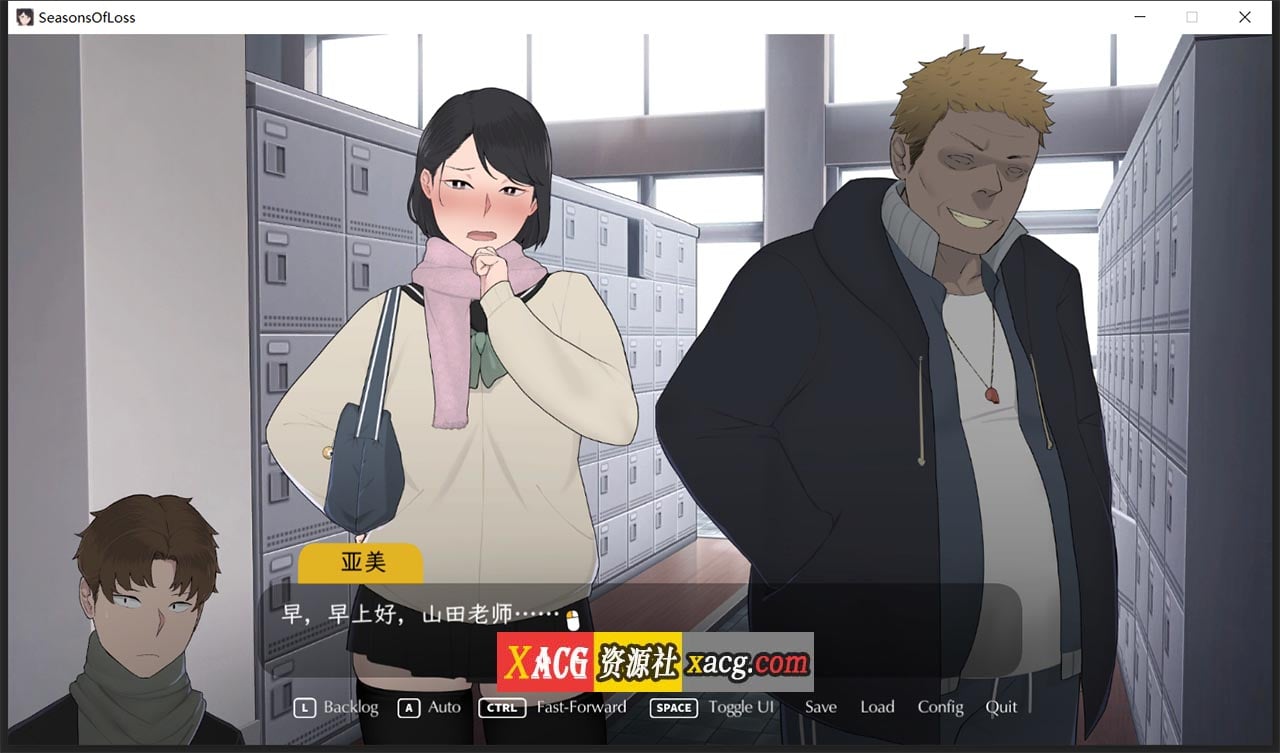Select Quit from the bottom menu

[1001, 707]
